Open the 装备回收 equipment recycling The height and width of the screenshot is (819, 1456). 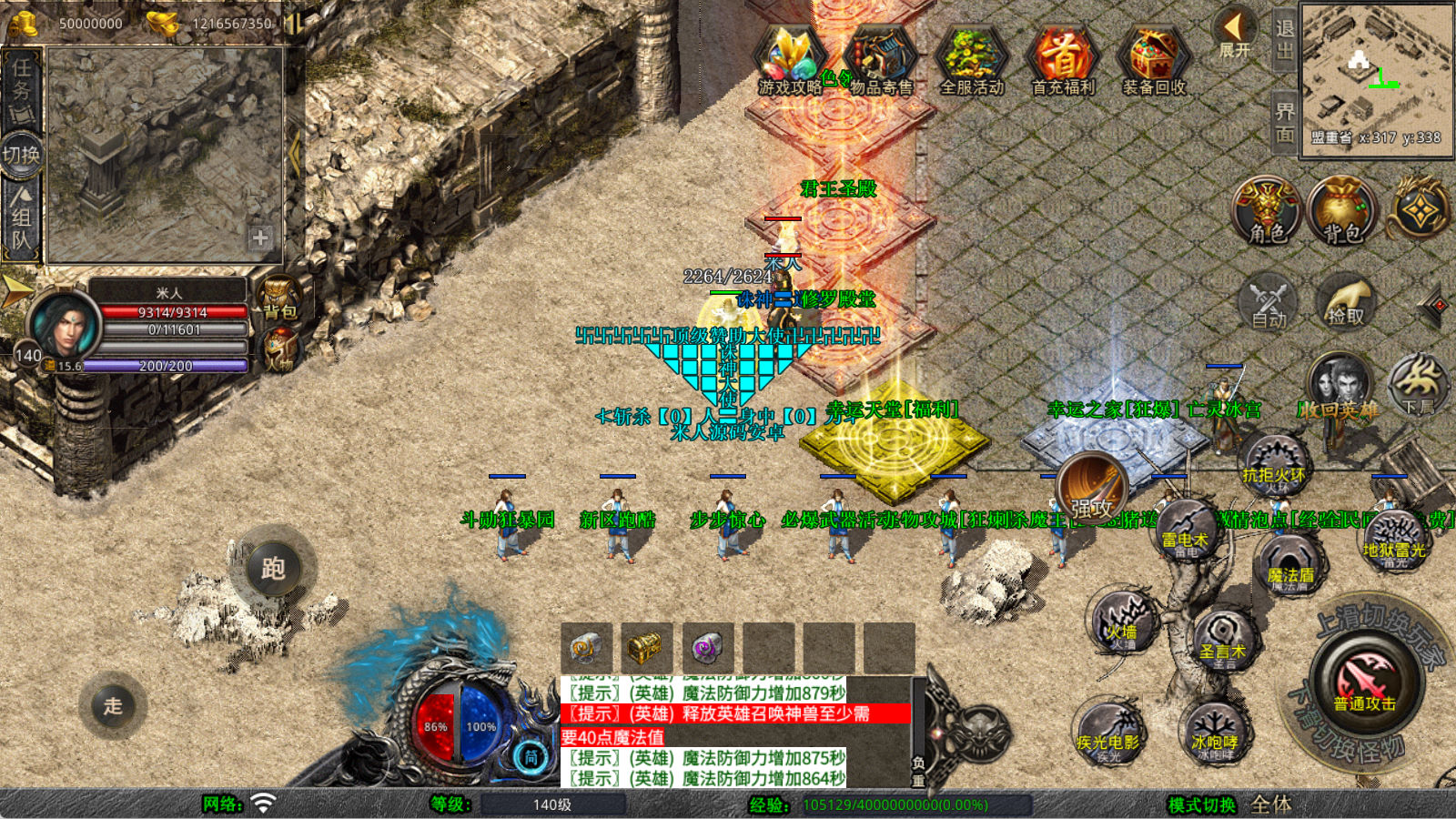point(1153,60)
